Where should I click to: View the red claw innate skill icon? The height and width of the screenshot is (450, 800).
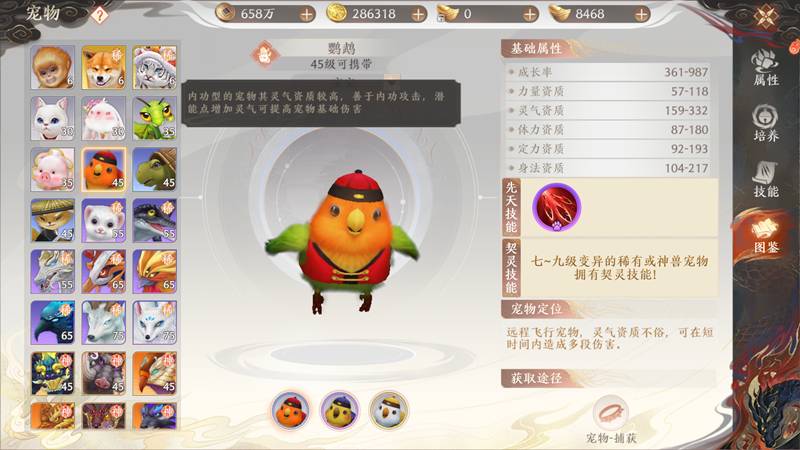tap(555, 206)
